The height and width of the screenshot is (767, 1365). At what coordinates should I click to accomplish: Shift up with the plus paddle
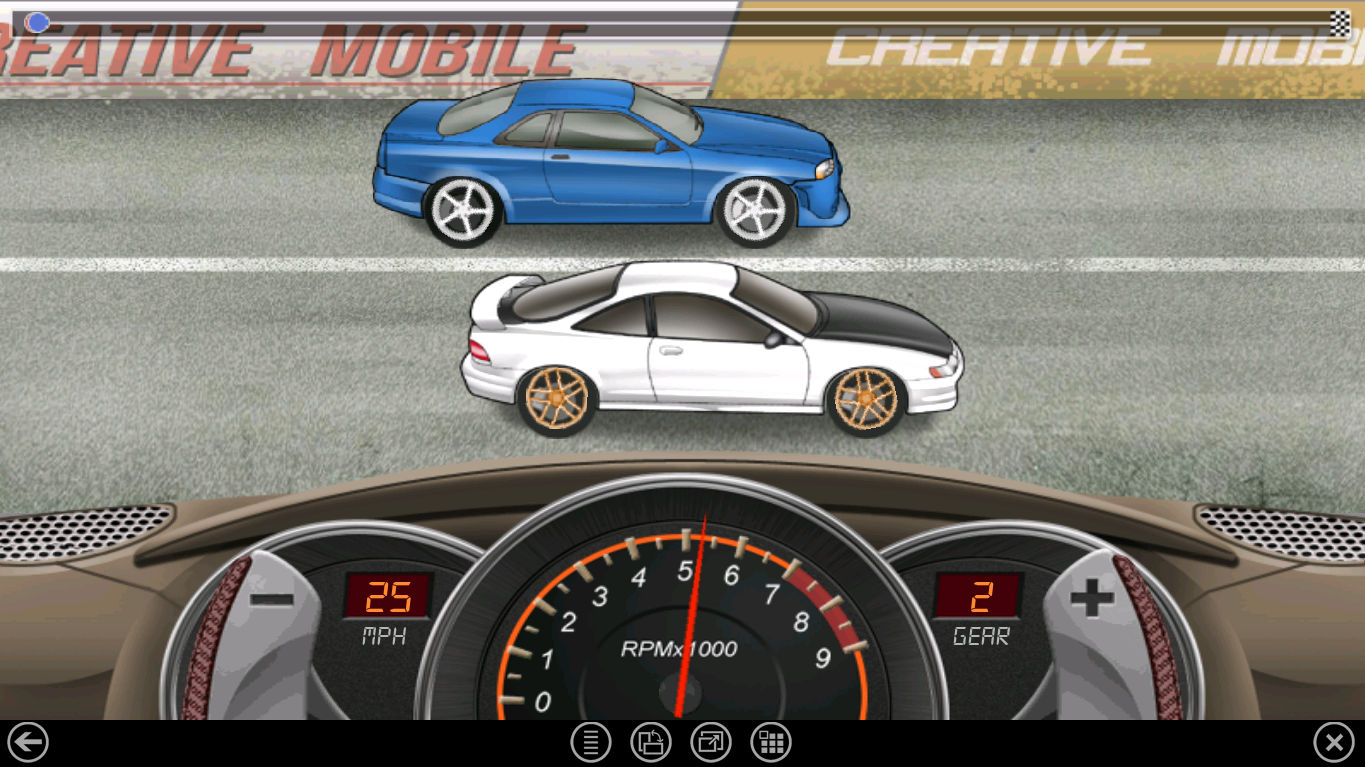[x=1092, y=600]
